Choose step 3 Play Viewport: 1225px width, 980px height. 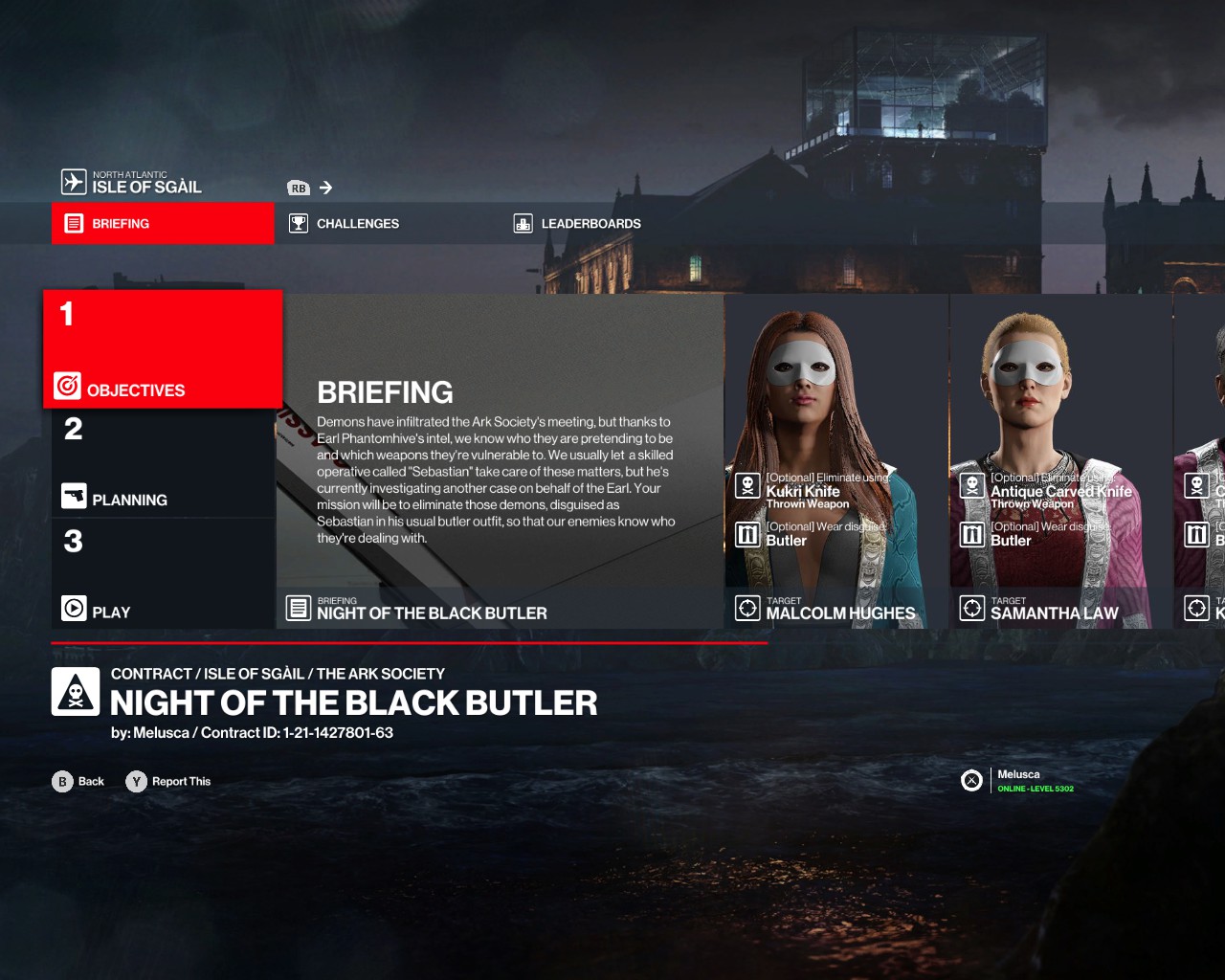tap(163, 574)
